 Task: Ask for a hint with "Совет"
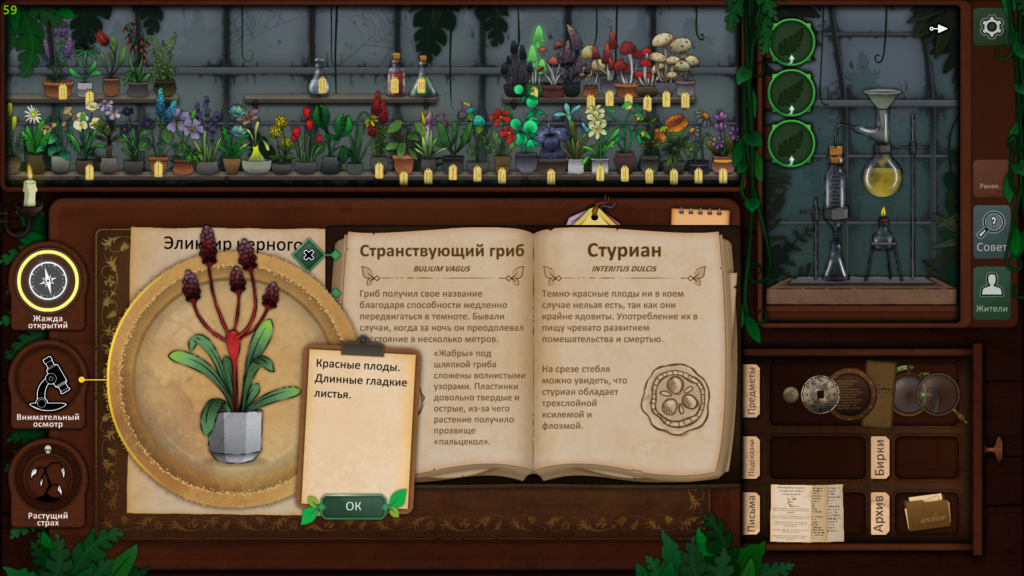click(x=991, y=232)
